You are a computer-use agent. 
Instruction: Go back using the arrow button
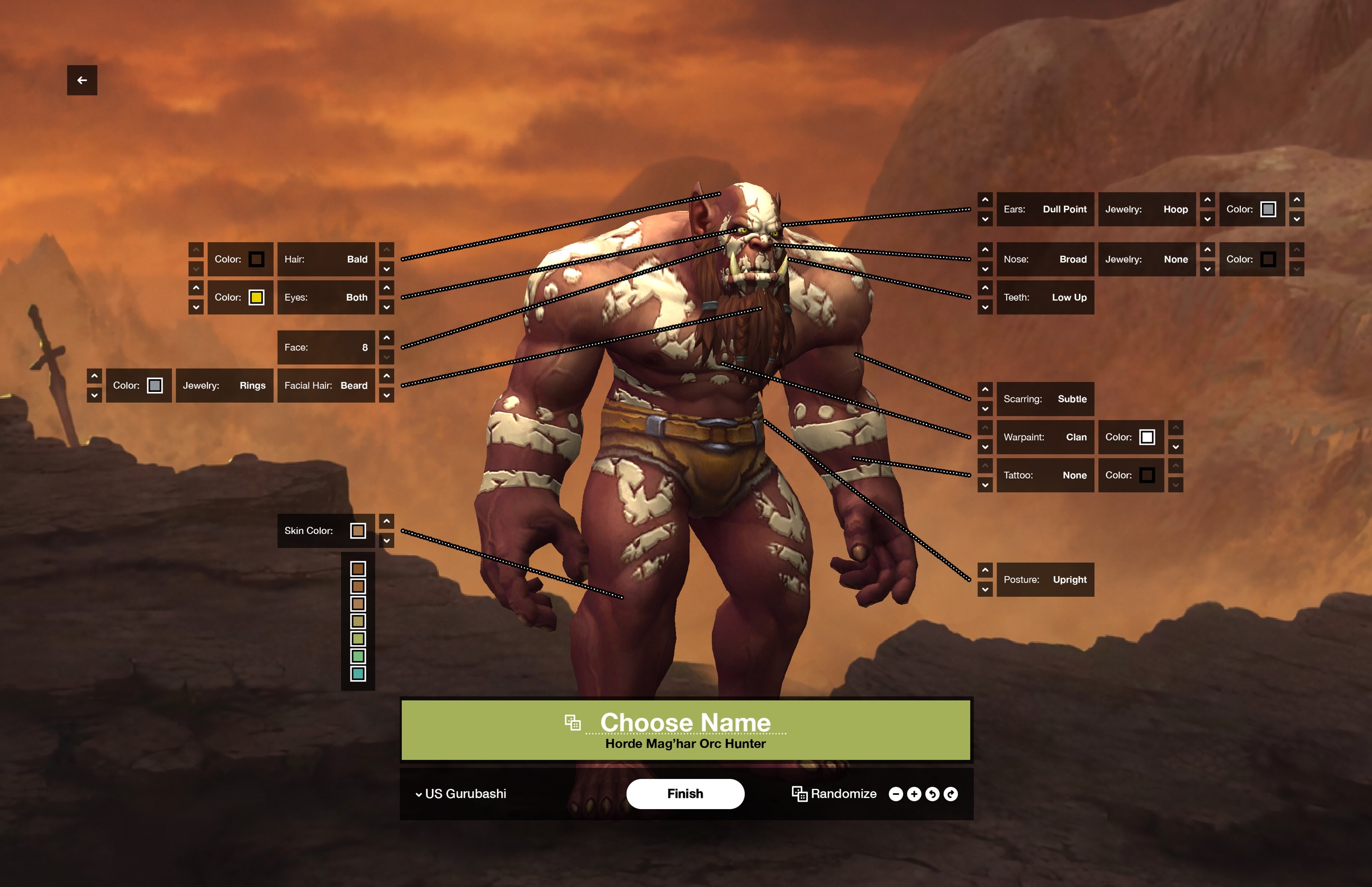(82, 80)
